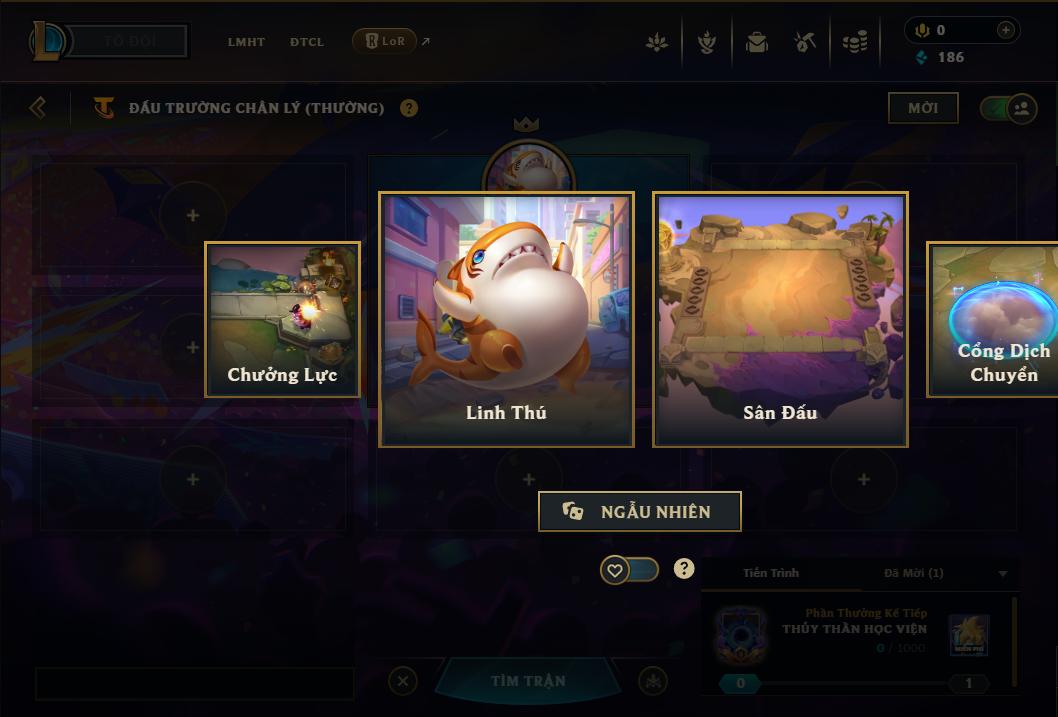This screenshot has width=1058, height=717.
Task: Switch to the Tiến Trình tab
Action: coord(771,573)
